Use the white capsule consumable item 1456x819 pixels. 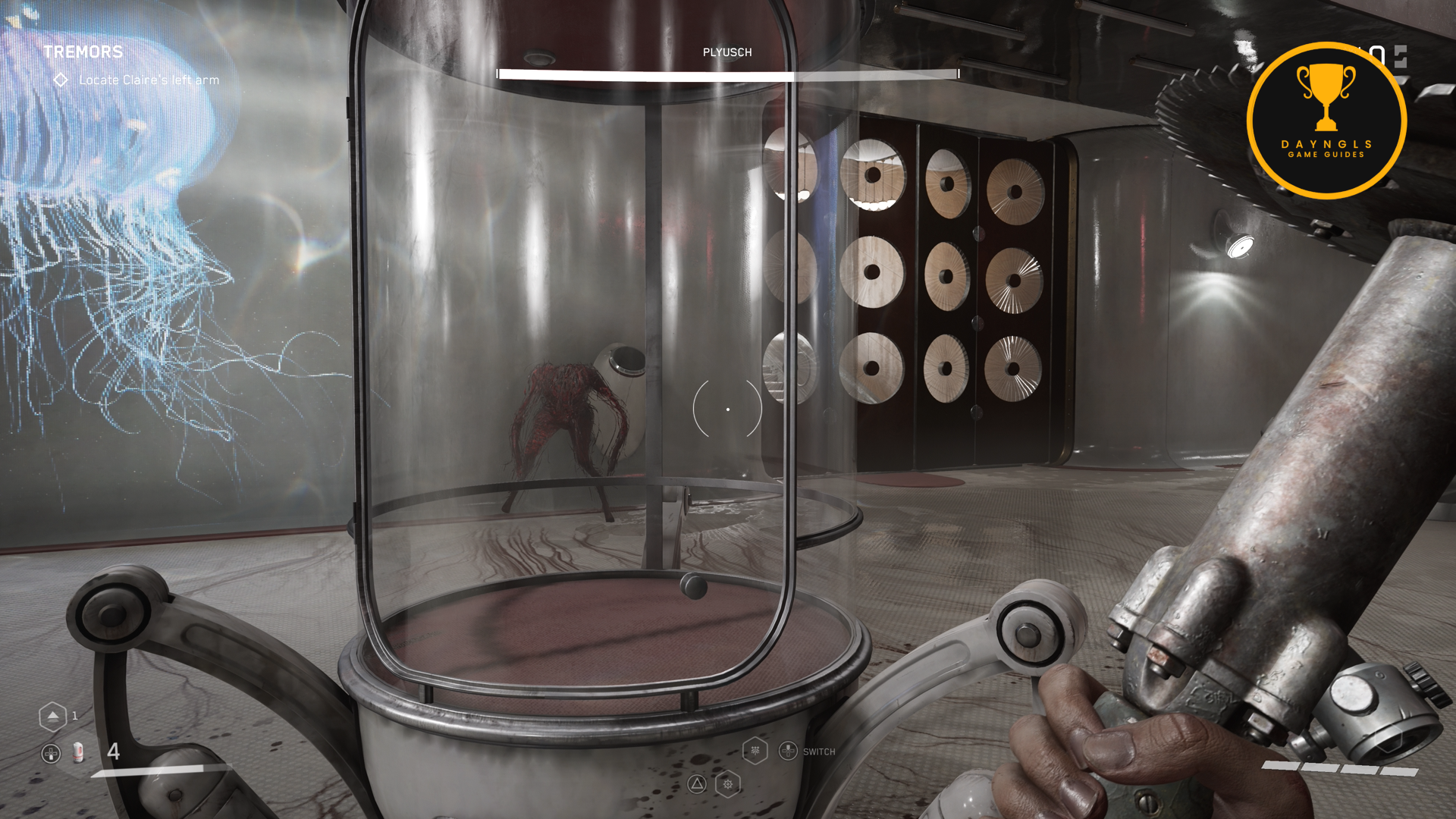click(77, 752)
